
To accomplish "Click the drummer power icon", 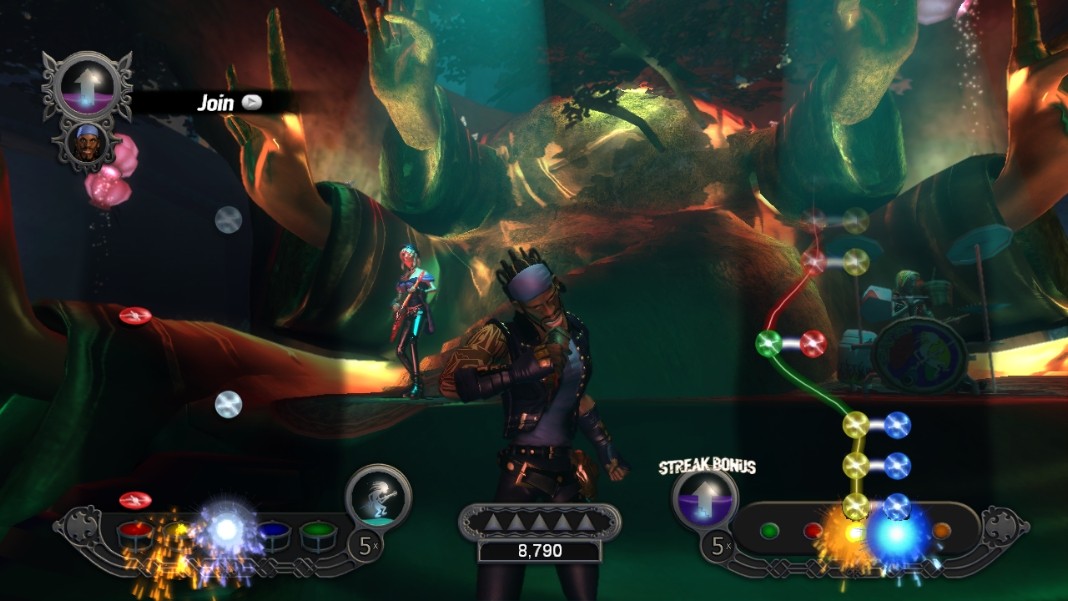I will [378, 495].
